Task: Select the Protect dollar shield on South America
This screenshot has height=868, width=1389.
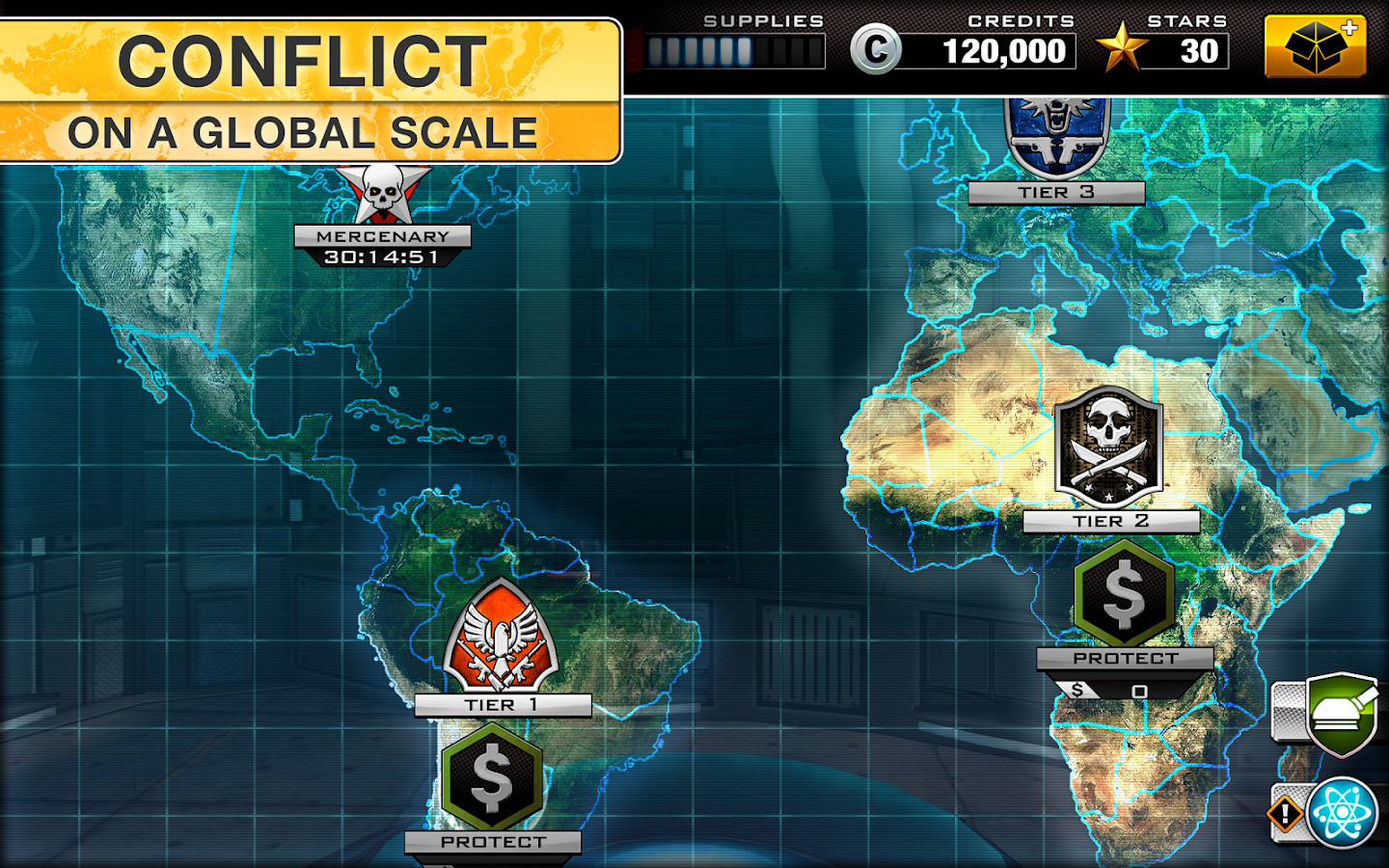Action: coord(493,781)
